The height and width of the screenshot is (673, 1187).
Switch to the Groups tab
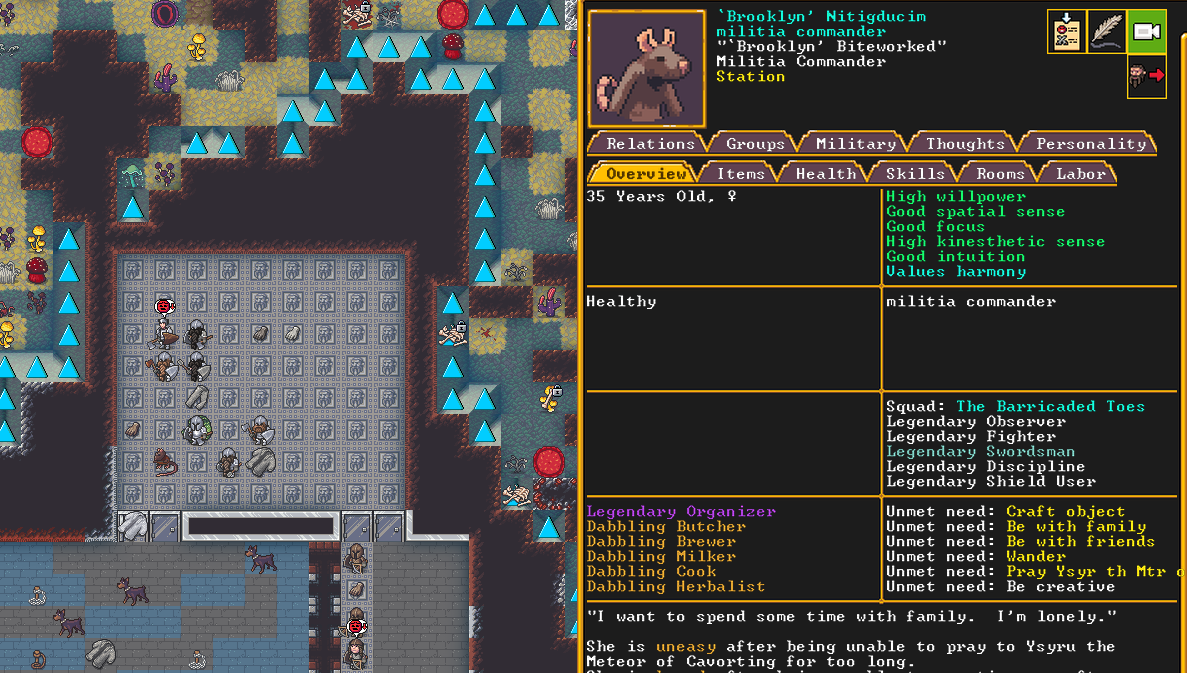755,144
